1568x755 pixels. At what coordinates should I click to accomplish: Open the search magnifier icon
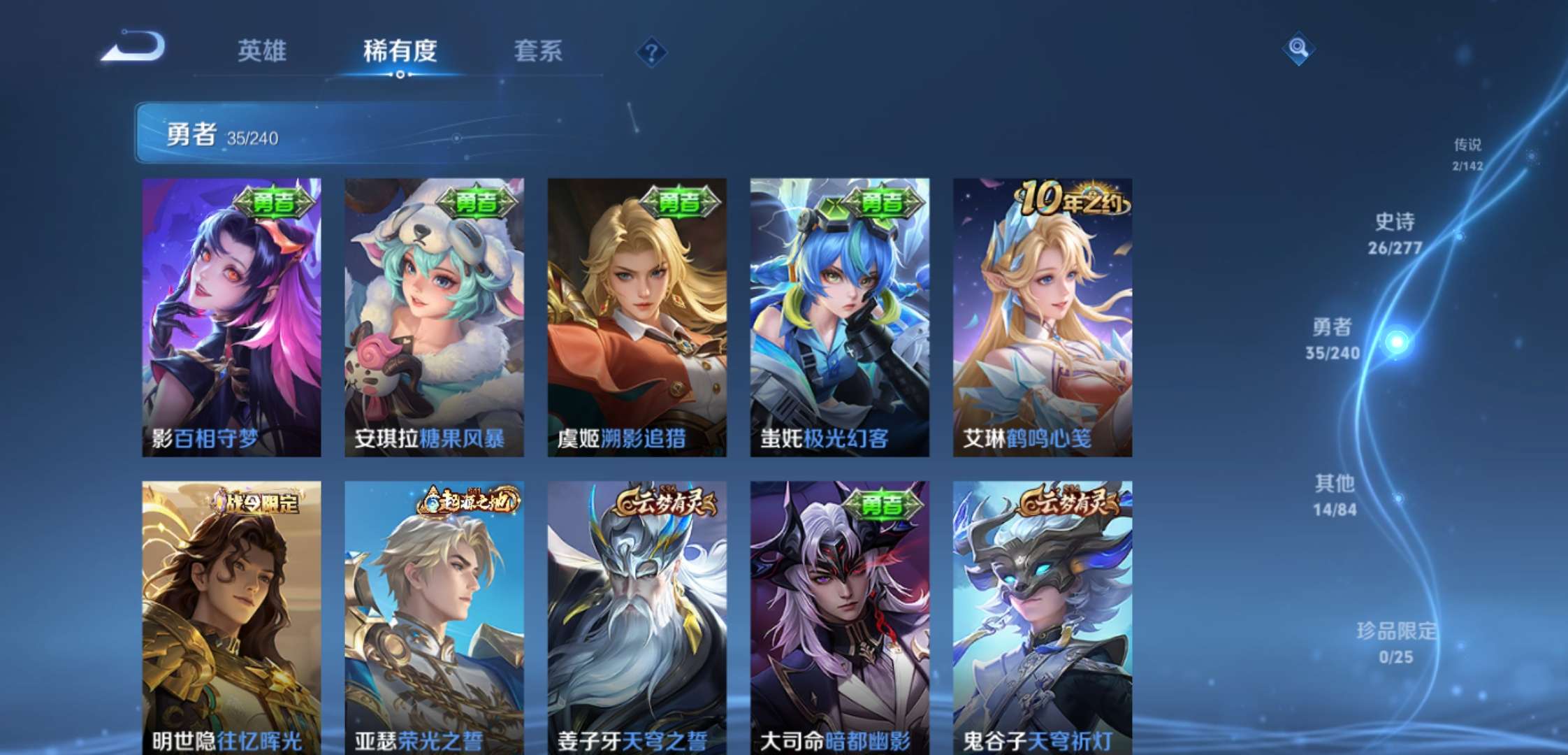coord(1300,48)
